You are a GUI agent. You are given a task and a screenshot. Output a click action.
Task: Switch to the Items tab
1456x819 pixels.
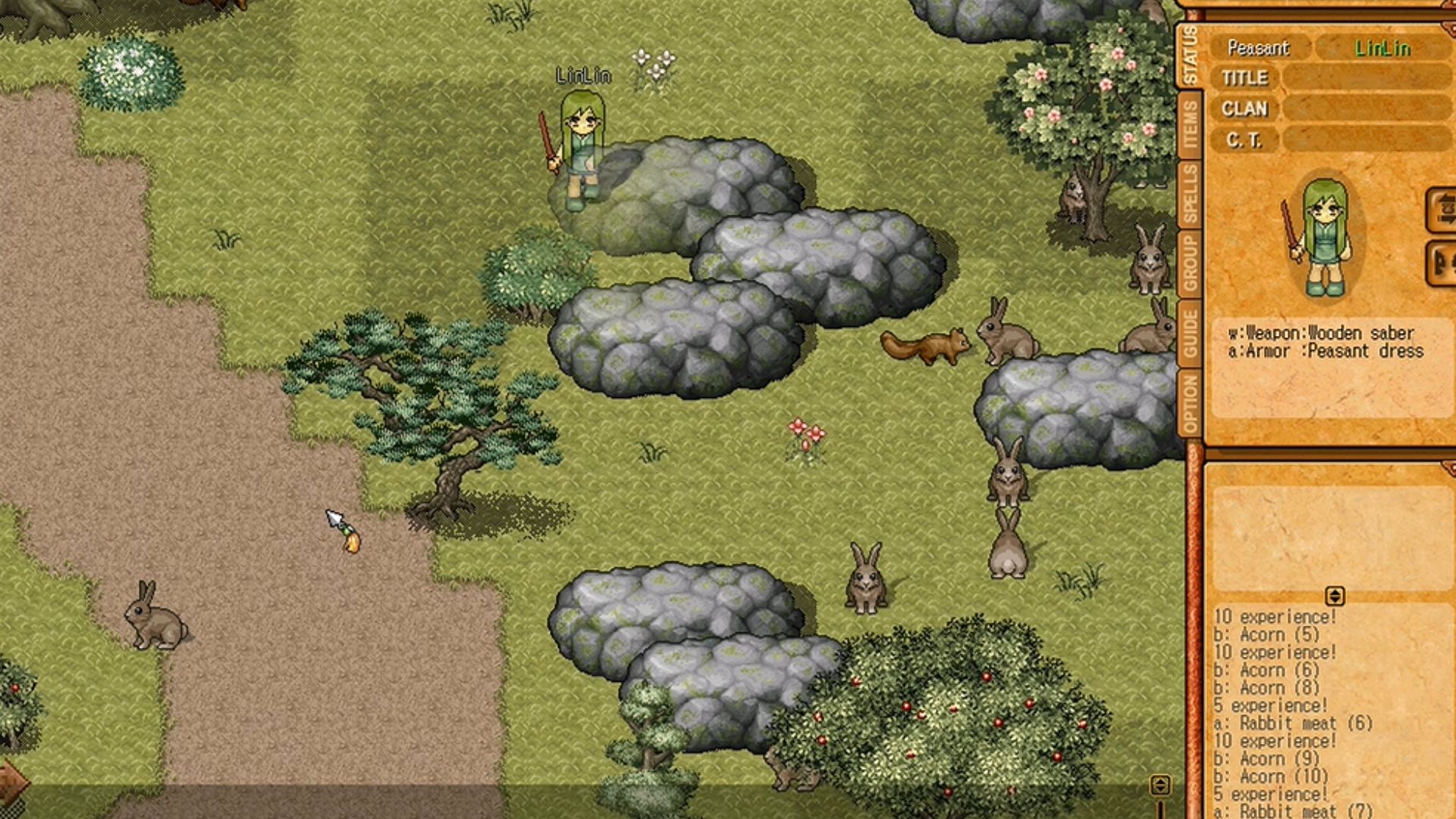click(x=1188, y=124)
